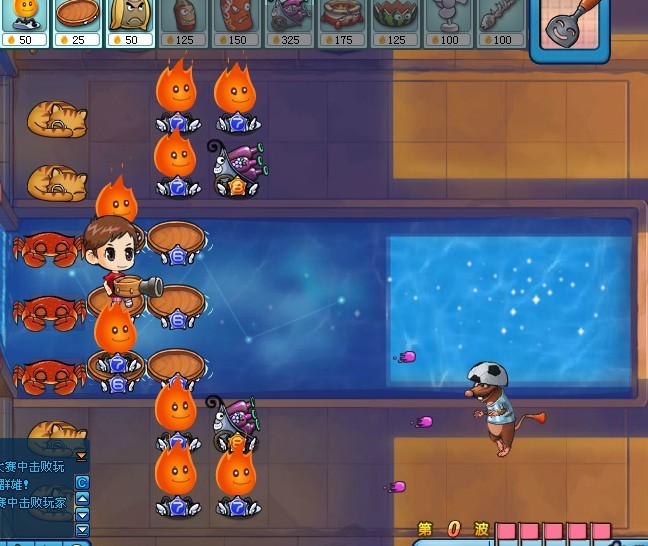This screenshot has width=648, height=546.
Task: Clear the chat with the C button
Action: pos(82,482)
